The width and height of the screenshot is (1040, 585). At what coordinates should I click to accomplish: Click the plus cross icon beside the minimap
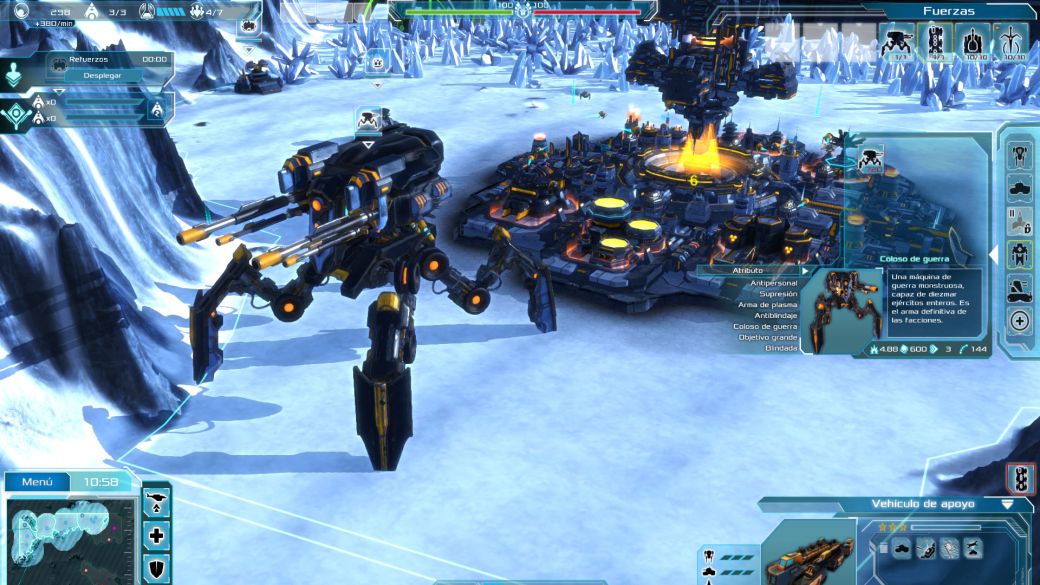click(x=157, y=536)
